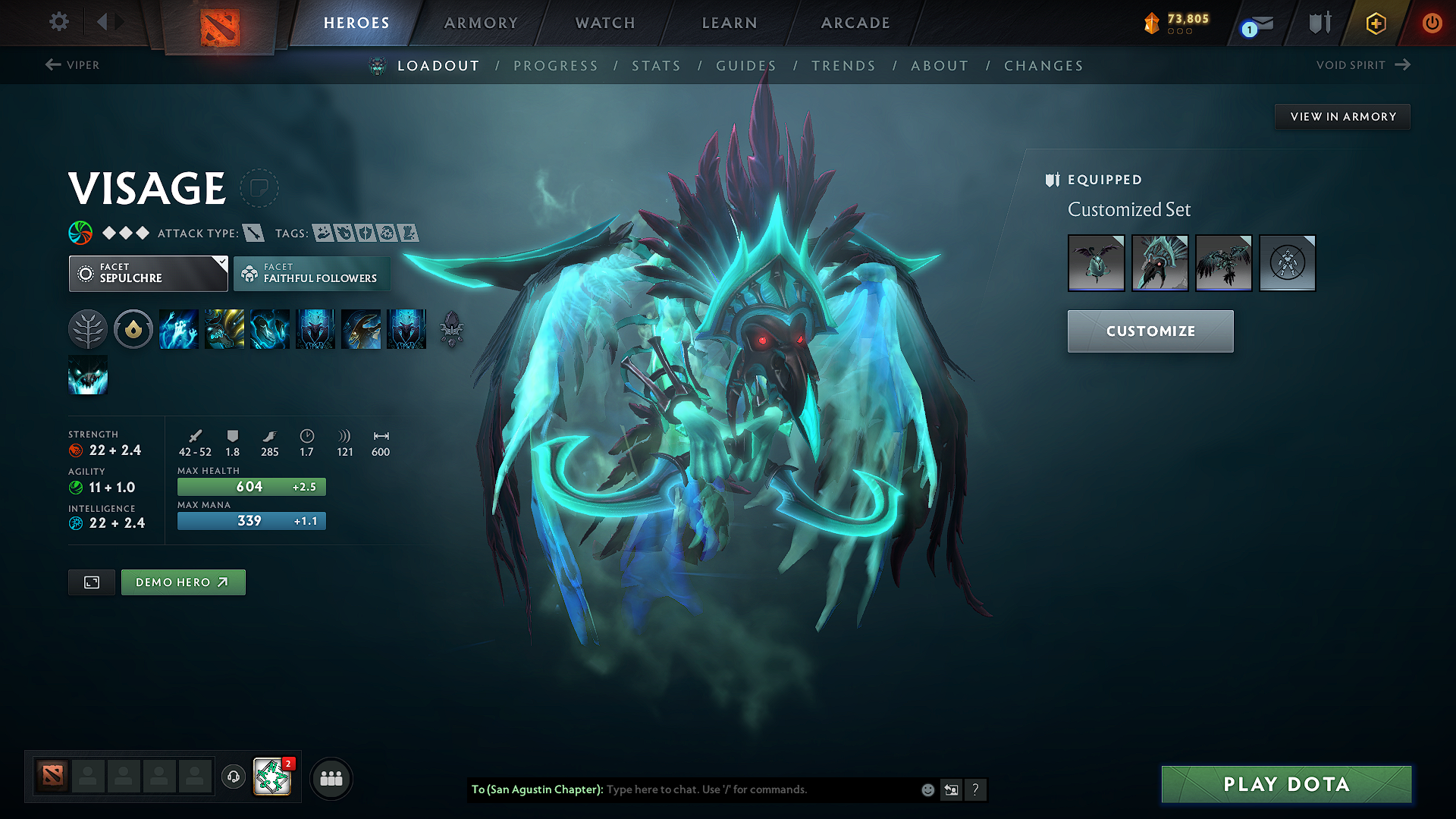This screenshot has width=1456, height=819.
Task: Toggle the hero guide notepad icon
Action: pos(259,188)
